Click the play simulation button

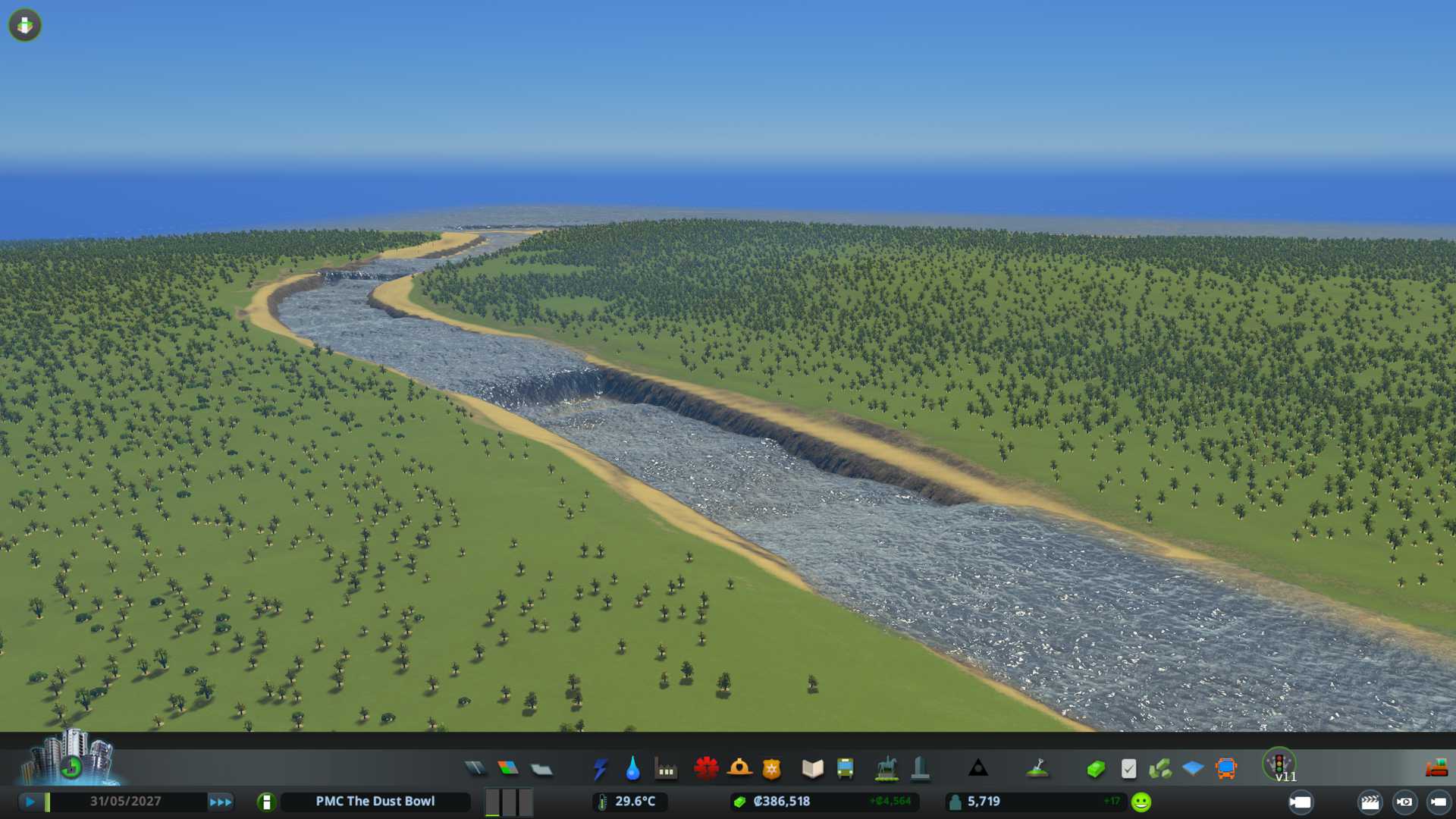[30, 802]
